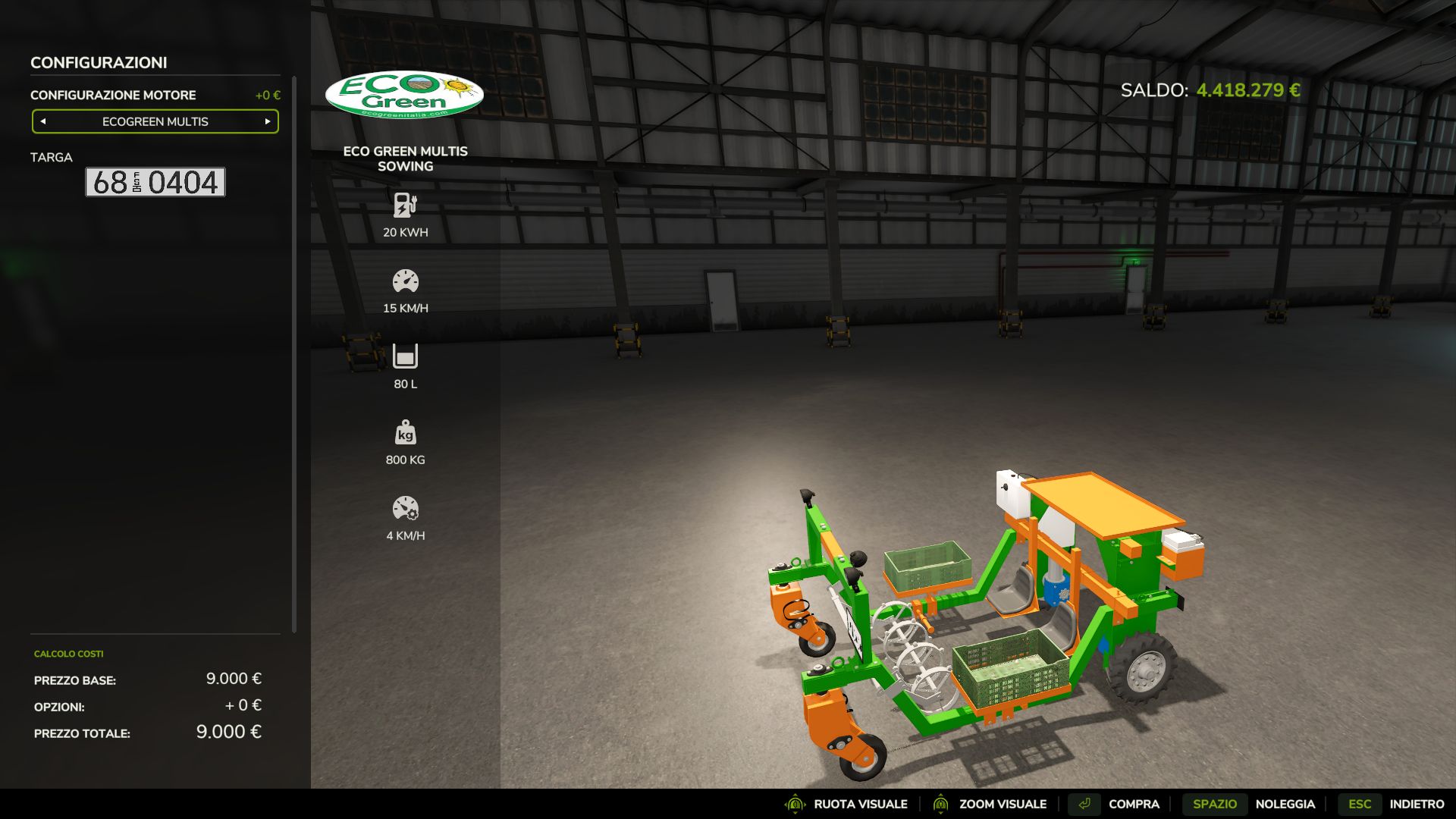
Task: Open the engine configuration selector
Action: (155, 121)
